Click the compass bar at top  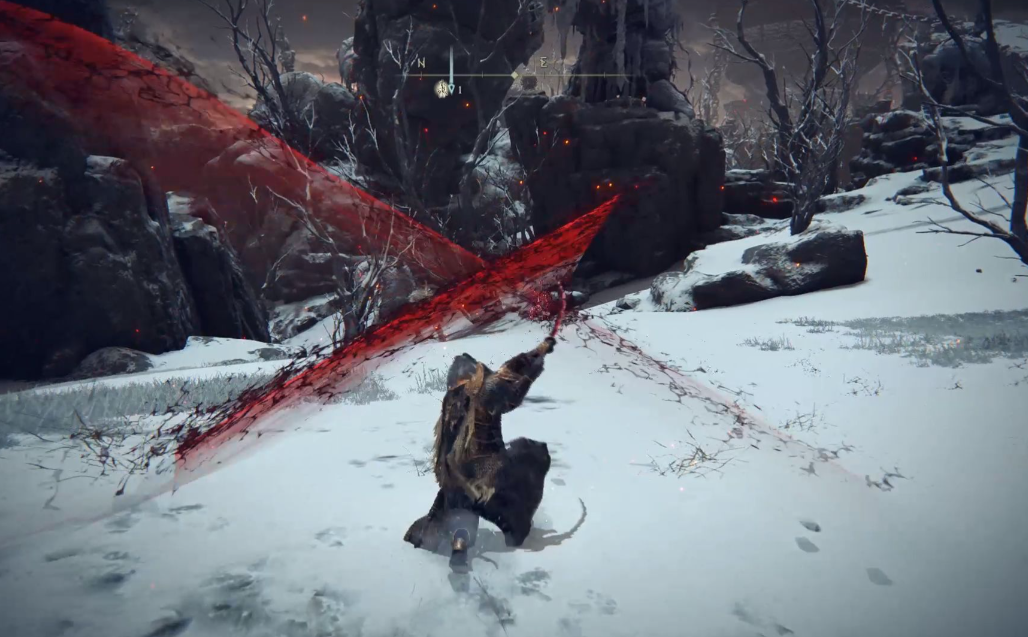(515, 73)
